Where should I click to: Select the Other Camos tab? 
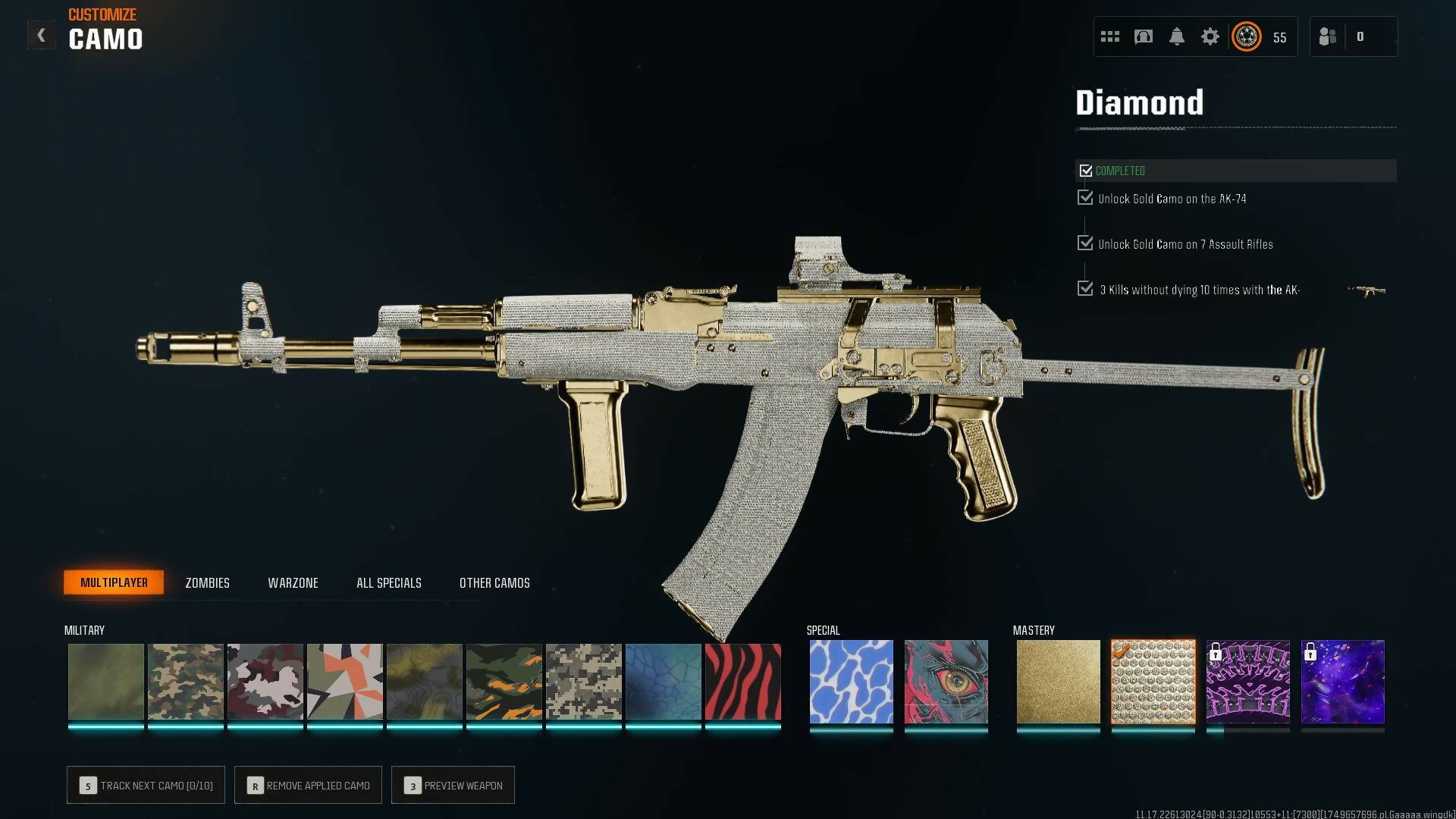coord(494,582)
